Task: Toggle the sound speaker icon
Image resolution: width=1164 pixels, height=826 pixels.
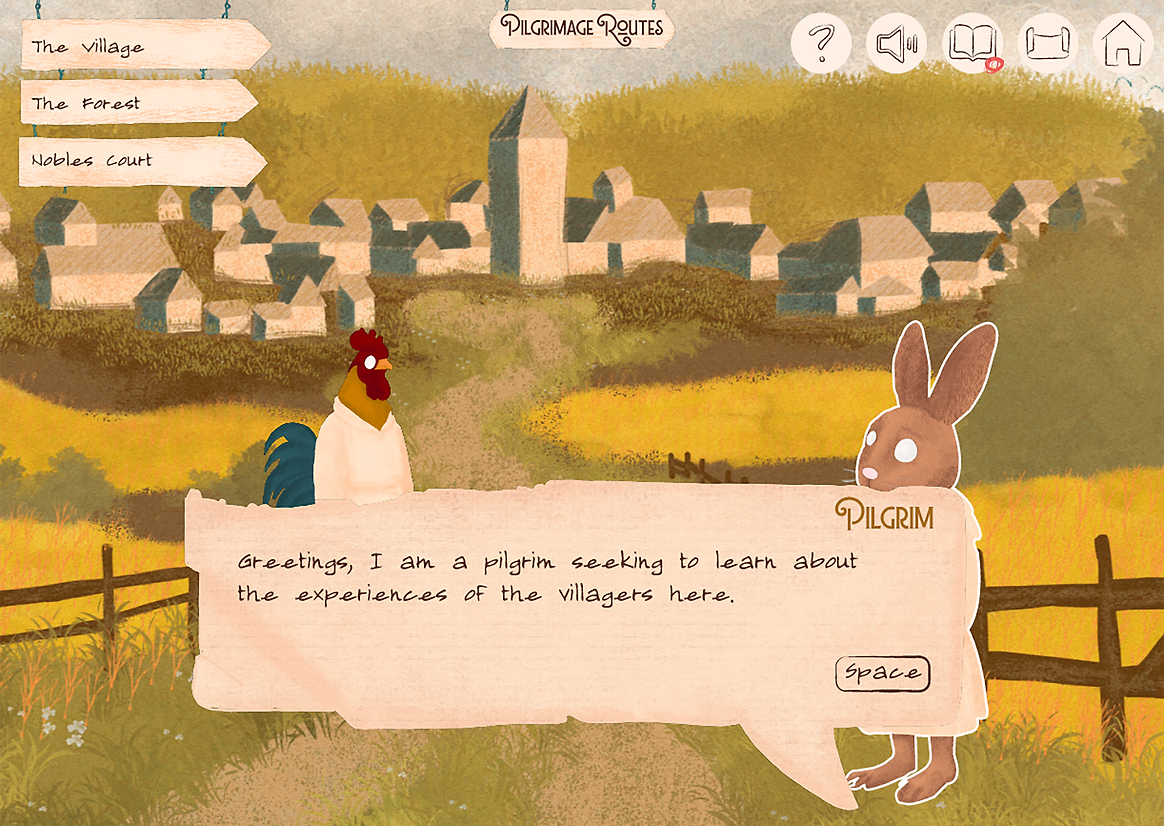Action: pyautogui.click(x=896, y=43)
